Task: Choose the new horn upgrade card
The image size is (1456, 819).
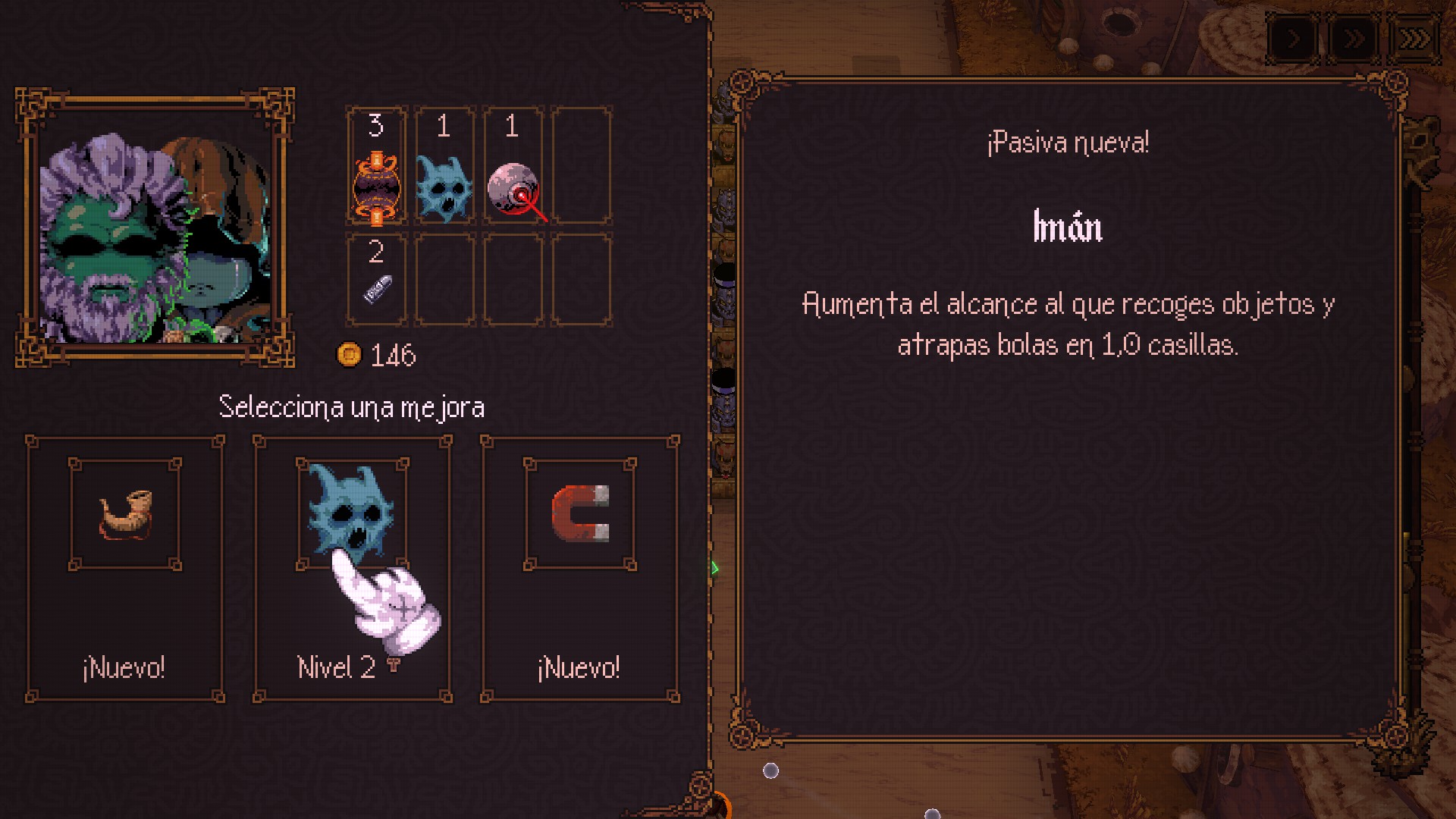Action: pyautogui.click(x=125, y=569)
